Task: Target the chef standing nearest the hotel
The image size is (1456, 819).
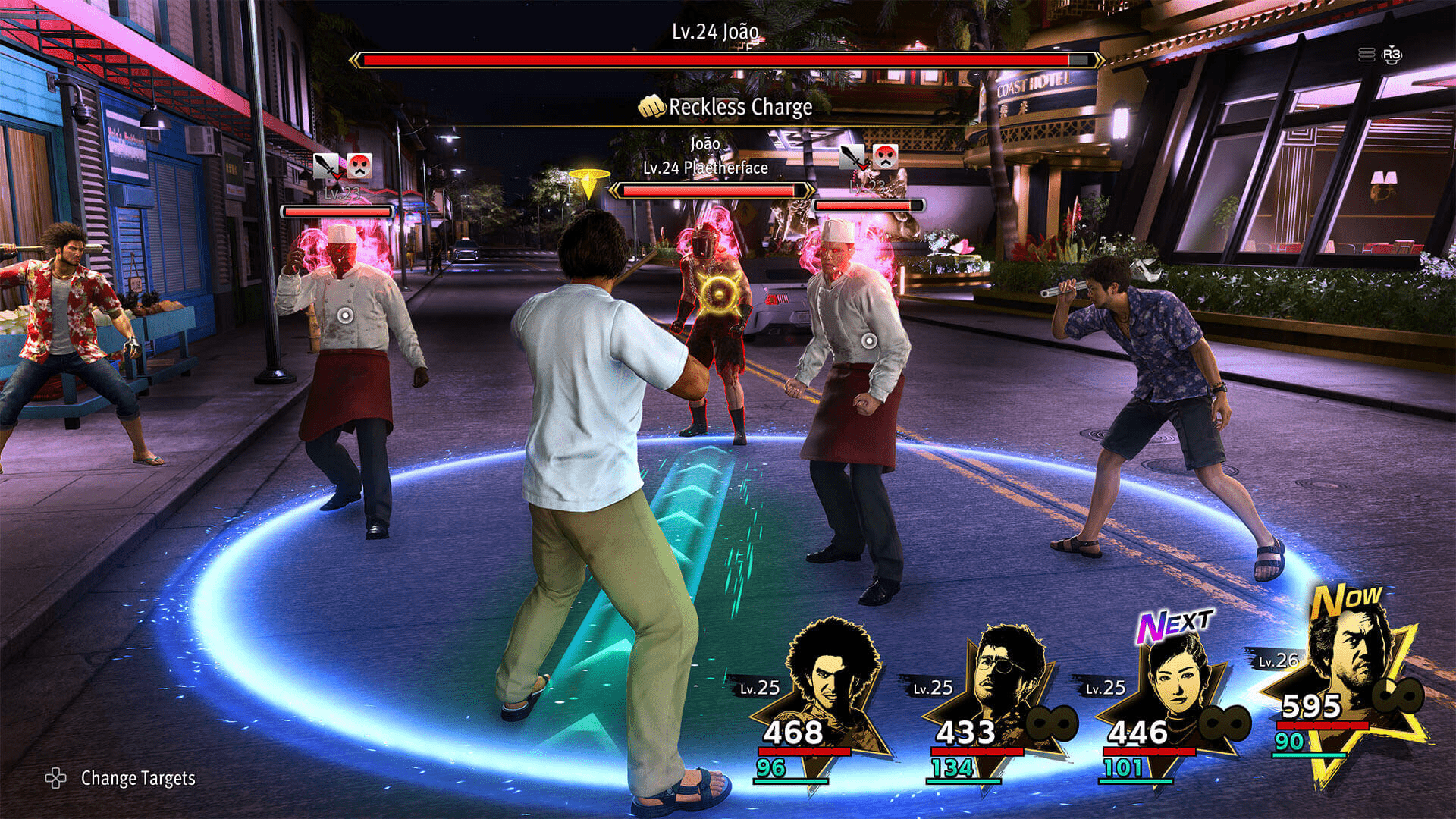Action: pos(869,340)
